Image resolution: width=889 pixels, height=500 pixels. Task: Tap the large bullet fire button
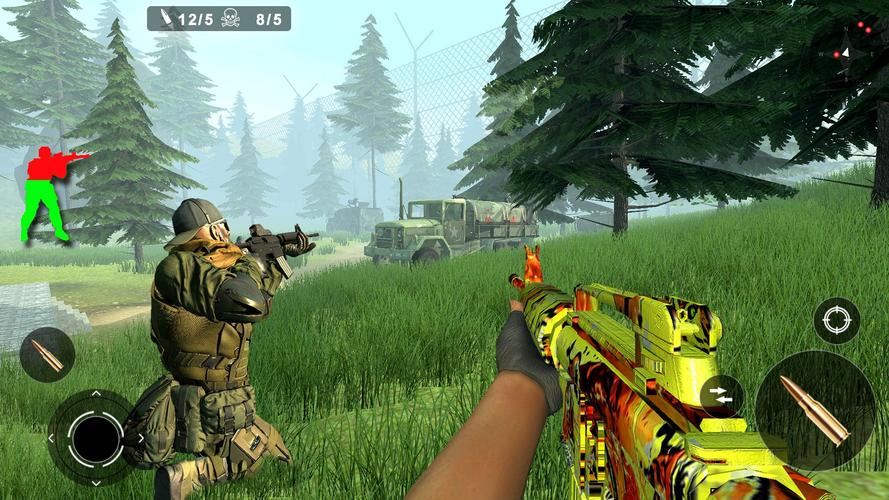tap(814, 409)
